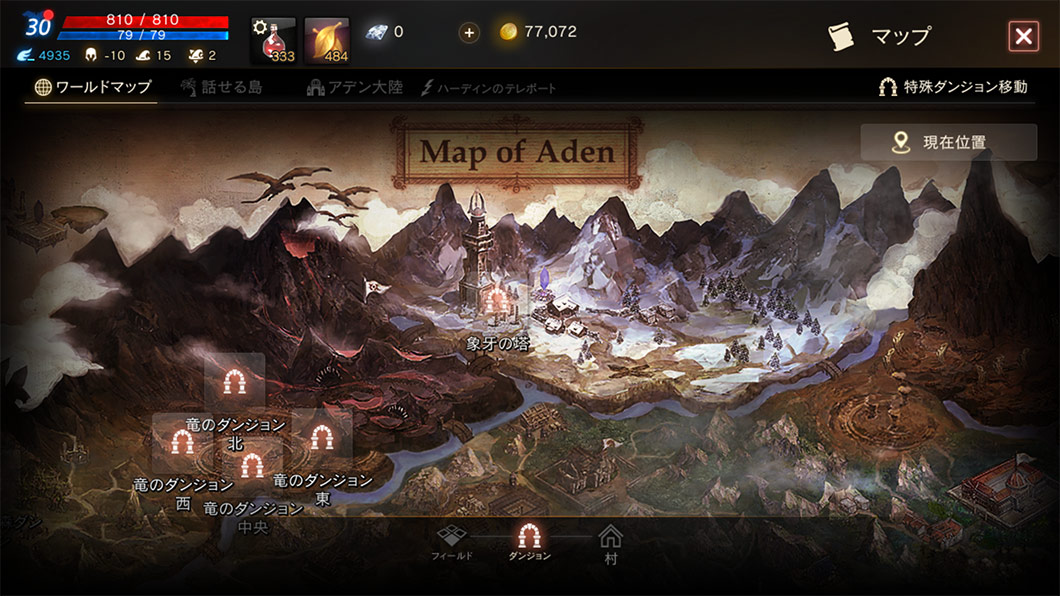Use the red potion quick slot

pyautogui.click(x=274, y=40)
